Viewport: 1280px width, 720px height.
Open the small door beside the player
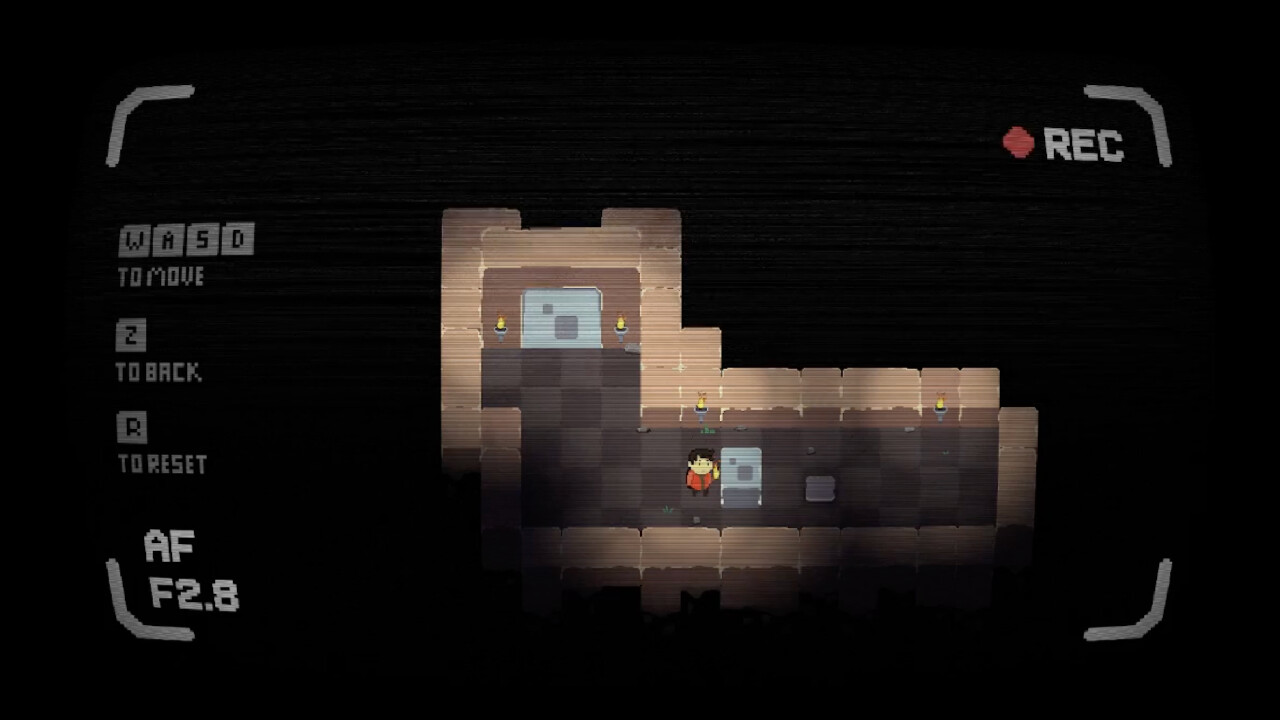click(x=740, y=478)
